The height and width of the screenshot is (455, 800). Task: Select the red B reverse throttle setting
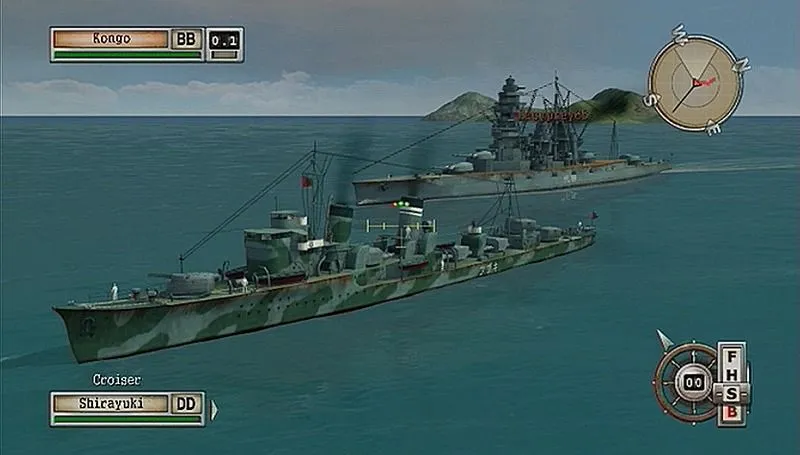pyautogui.click(x=733, y=410)
